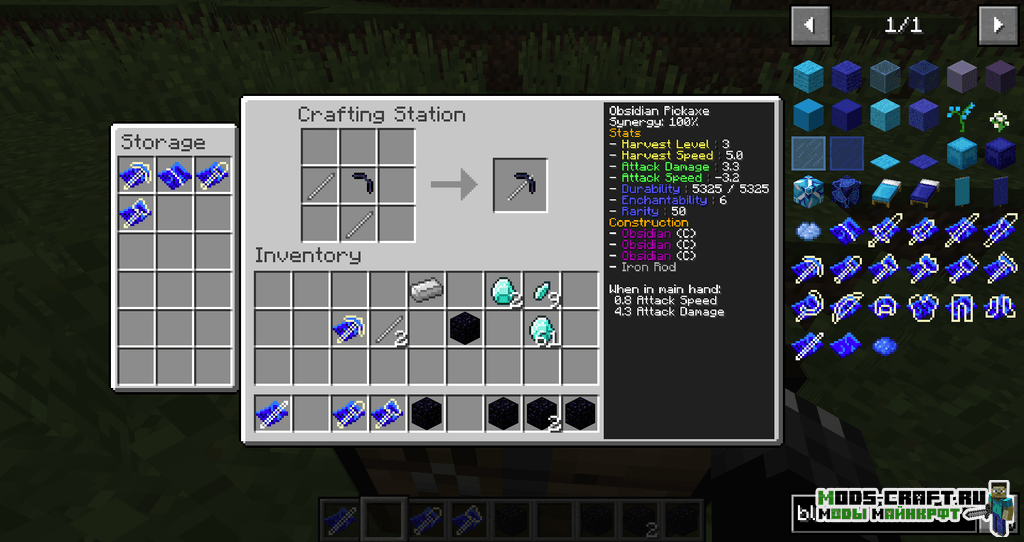The width and height of the screenshot is (1024, 542).
Task: Select the stack of 61 diamonds
Action: pos(542,329)
